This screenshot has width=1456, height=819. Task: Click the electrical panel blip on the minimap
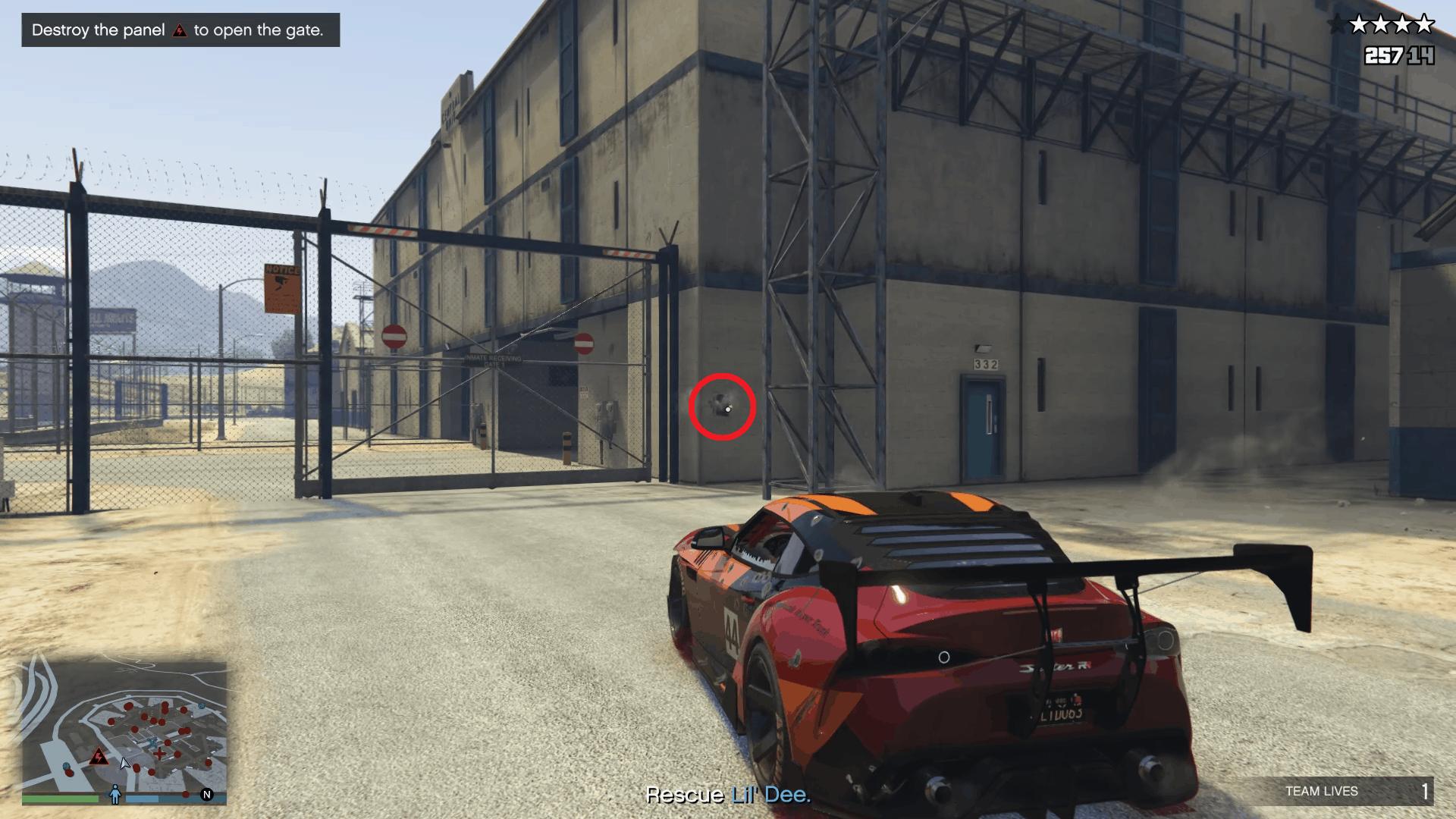coord(98,756)
